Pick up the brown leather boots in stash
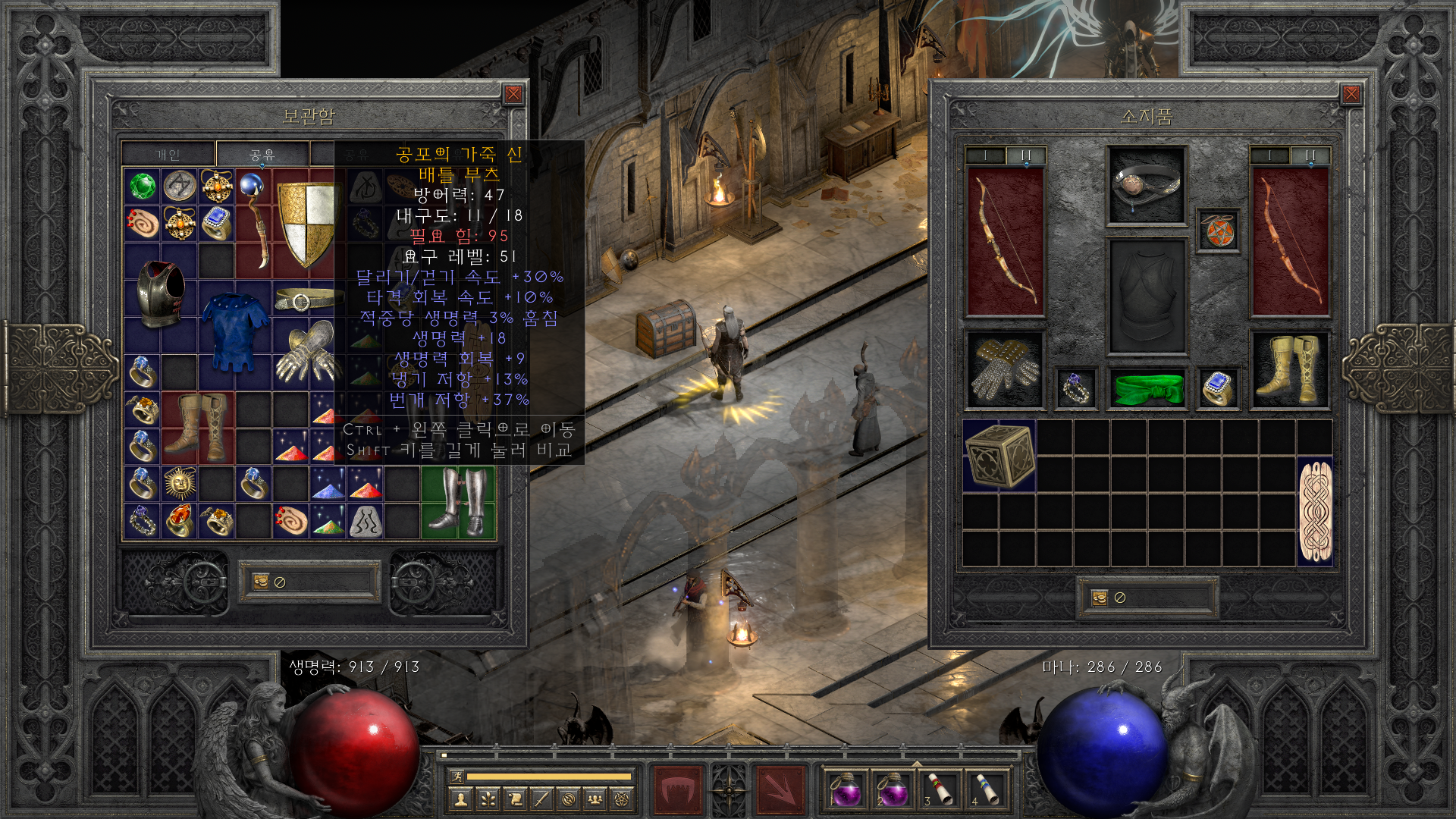 click(x=198, y=428)
